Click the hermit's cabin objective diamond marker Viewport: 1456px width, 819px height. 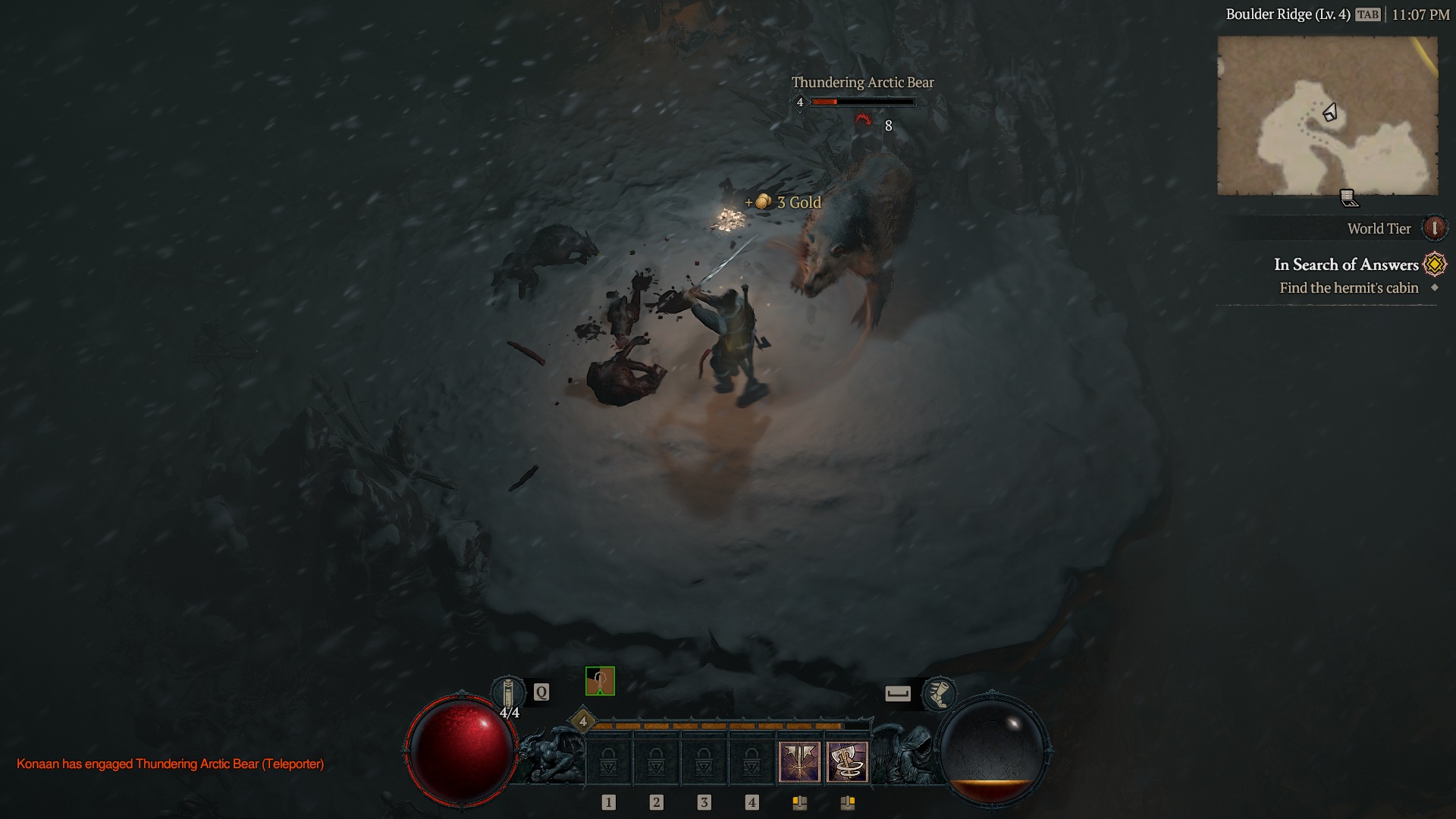1434,288
